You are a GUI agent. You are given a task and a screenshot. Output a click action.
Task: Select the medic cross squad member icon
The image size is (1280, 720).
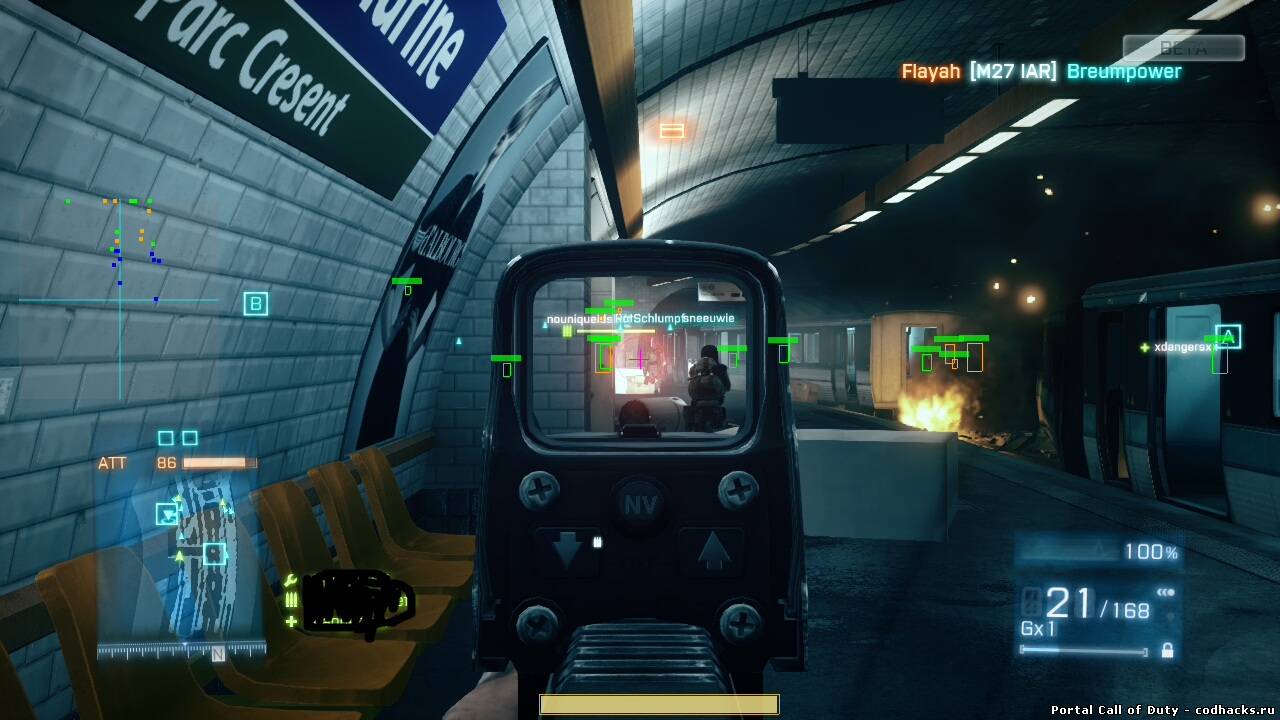tap(291, 621)
